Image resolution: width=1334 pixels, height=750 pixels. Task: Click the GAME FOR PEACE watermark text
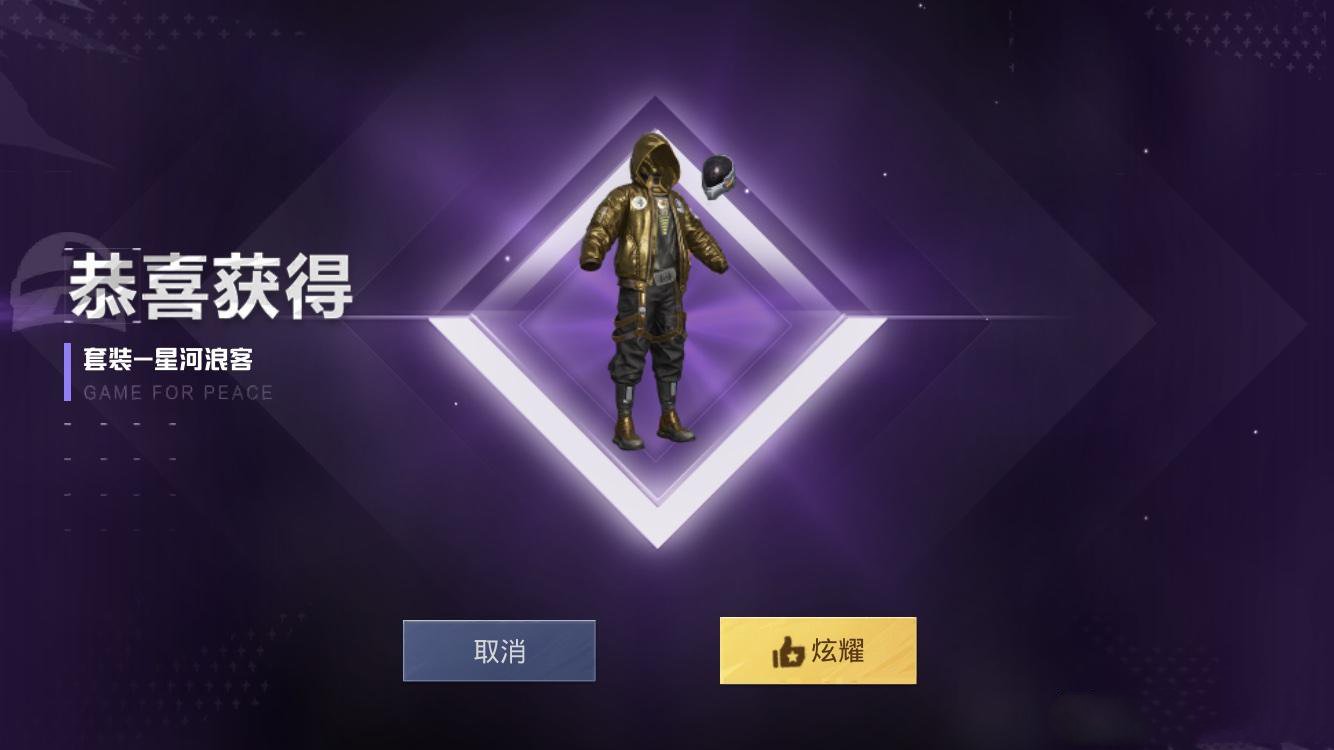click(x=178, y=393)
